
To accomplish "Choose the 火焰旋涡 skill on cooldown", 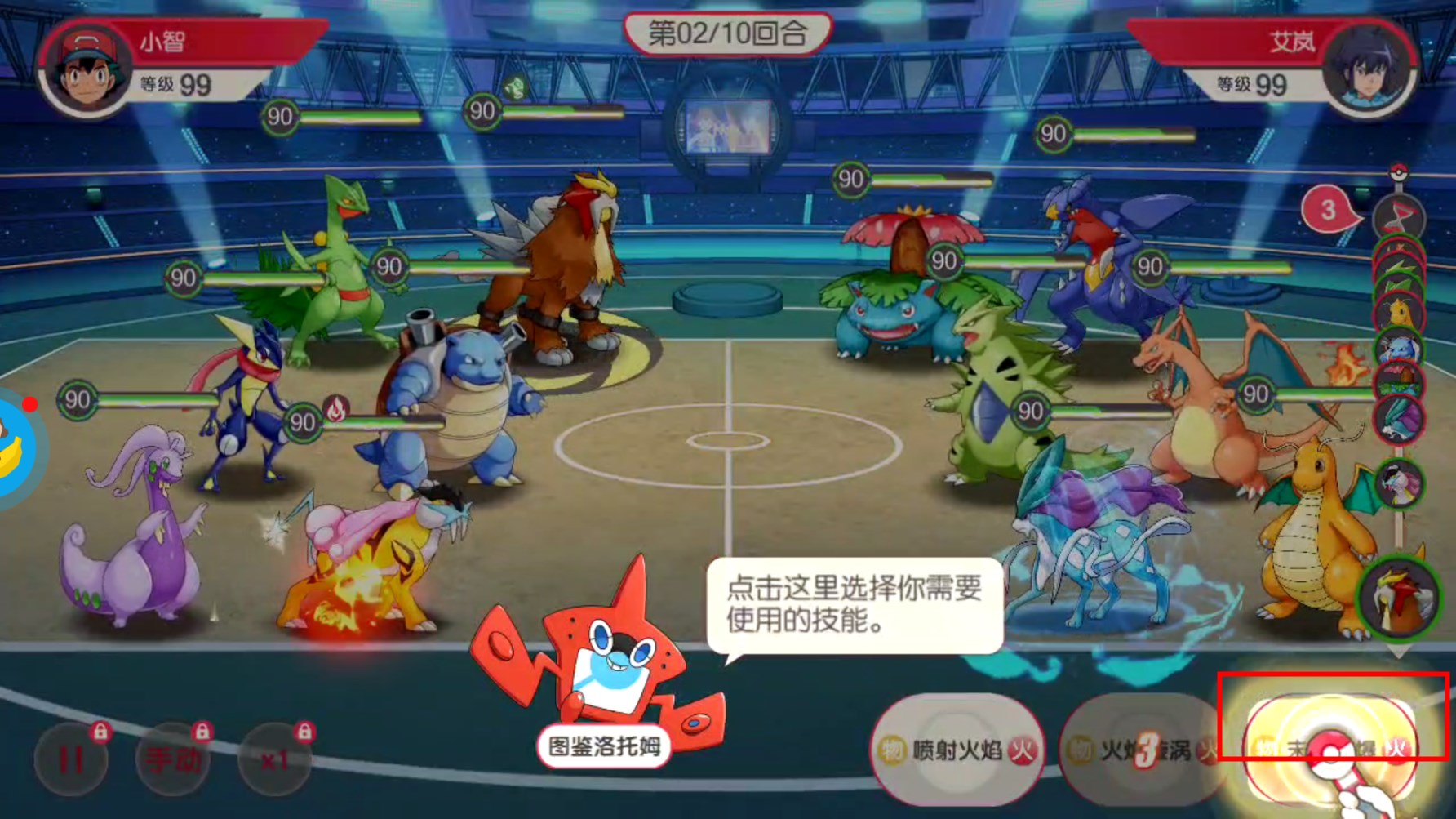I will (x=1143, y=750).
